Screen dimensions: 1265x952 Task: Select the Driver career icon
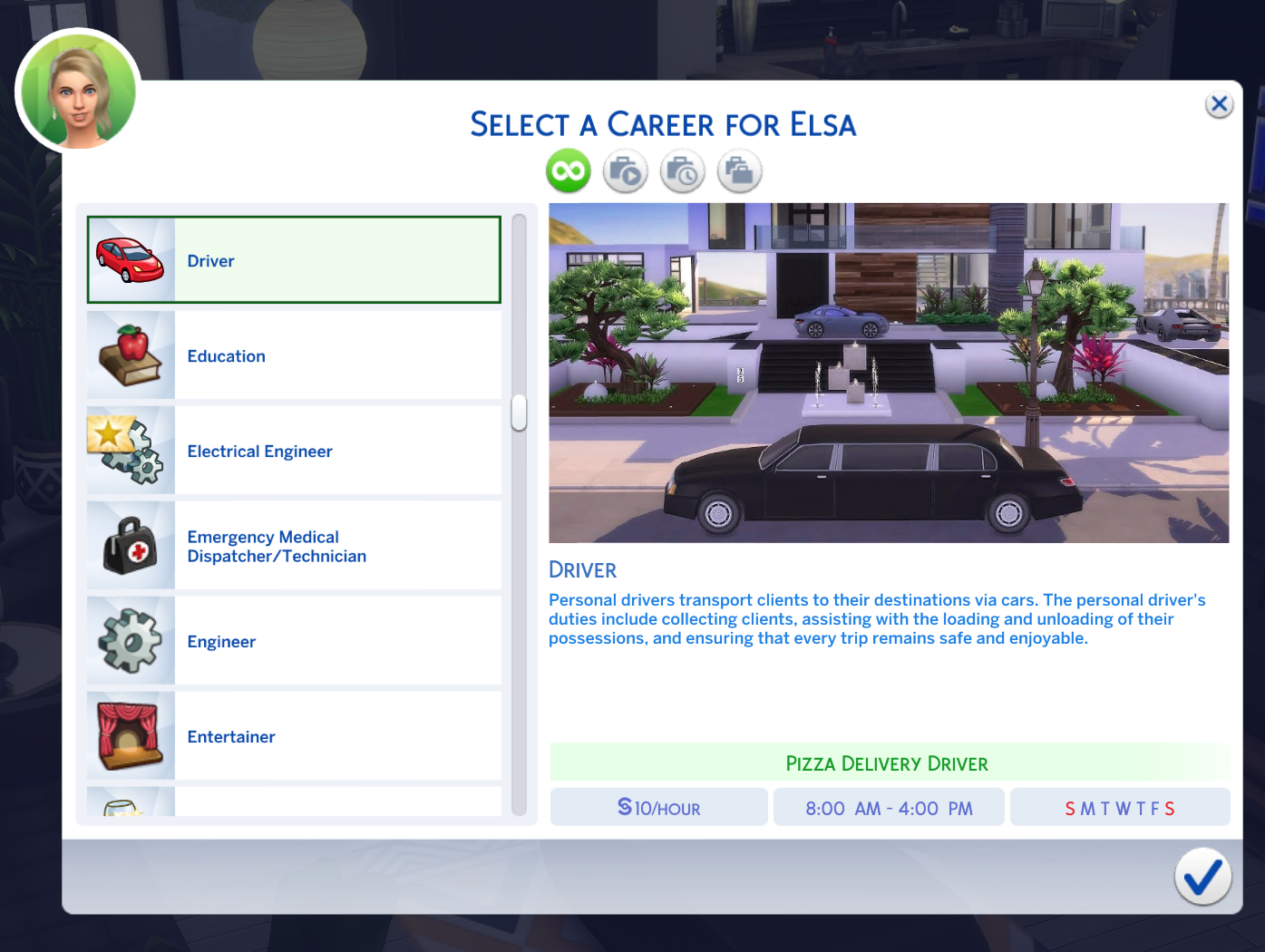pos(130,258)
